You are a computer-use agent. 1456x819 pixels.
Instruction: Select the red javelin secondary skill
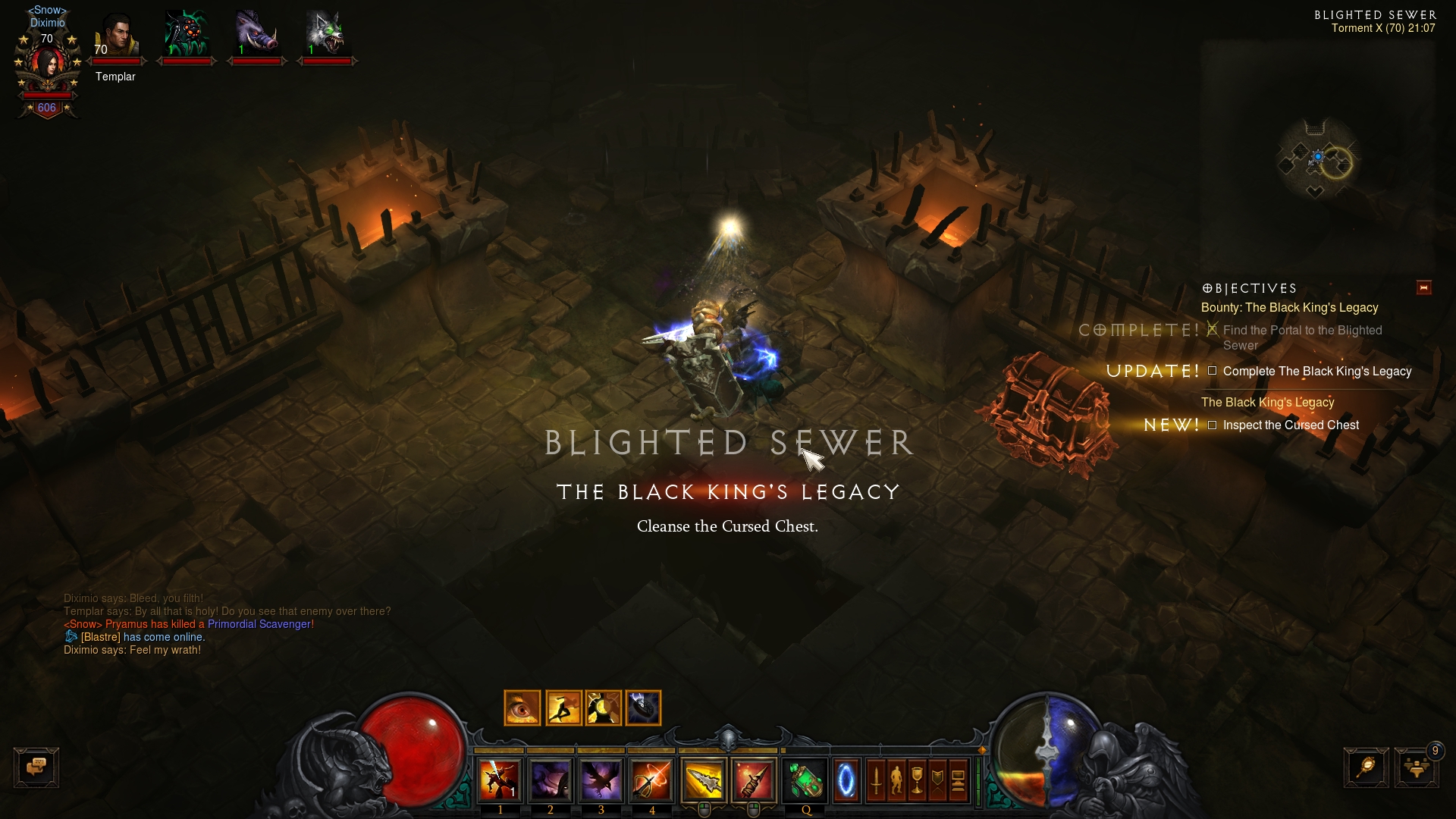[x=753, y=780]
